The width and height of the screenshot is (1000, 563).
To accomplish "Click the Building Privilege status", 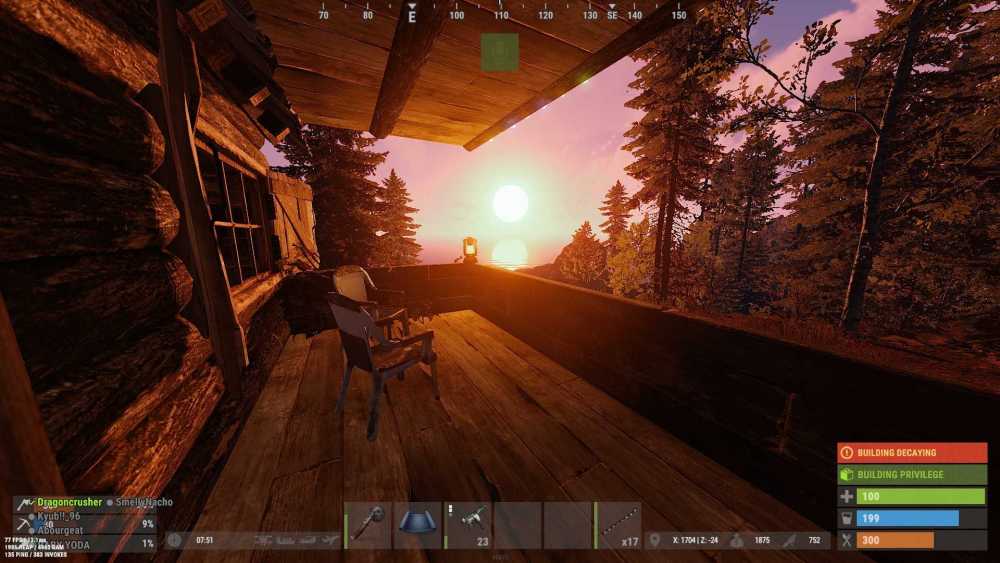I will pos(911,474).
